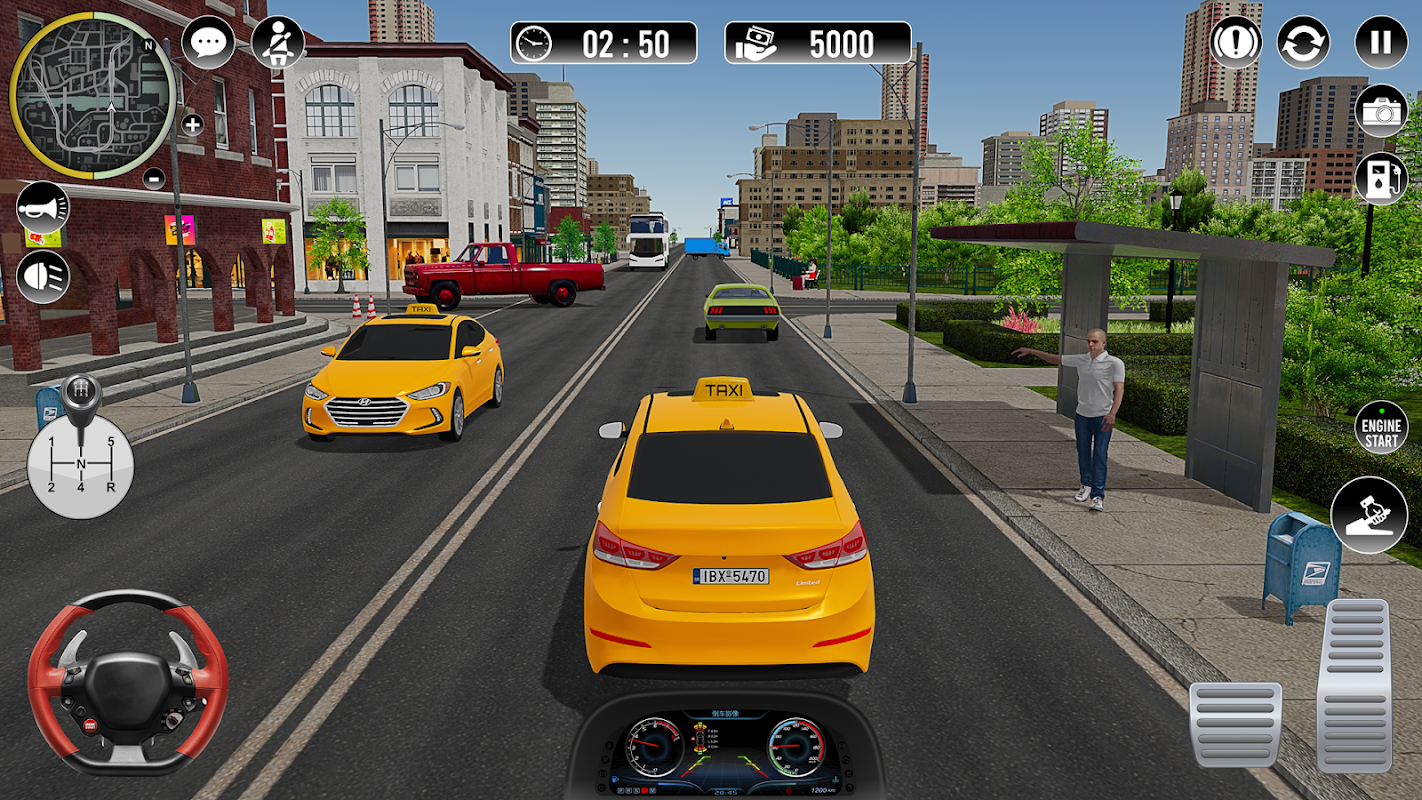Click the circular arrows reset button
Image resolution: width=1422 pixels, height=800 pixels.
point(1303,43)
